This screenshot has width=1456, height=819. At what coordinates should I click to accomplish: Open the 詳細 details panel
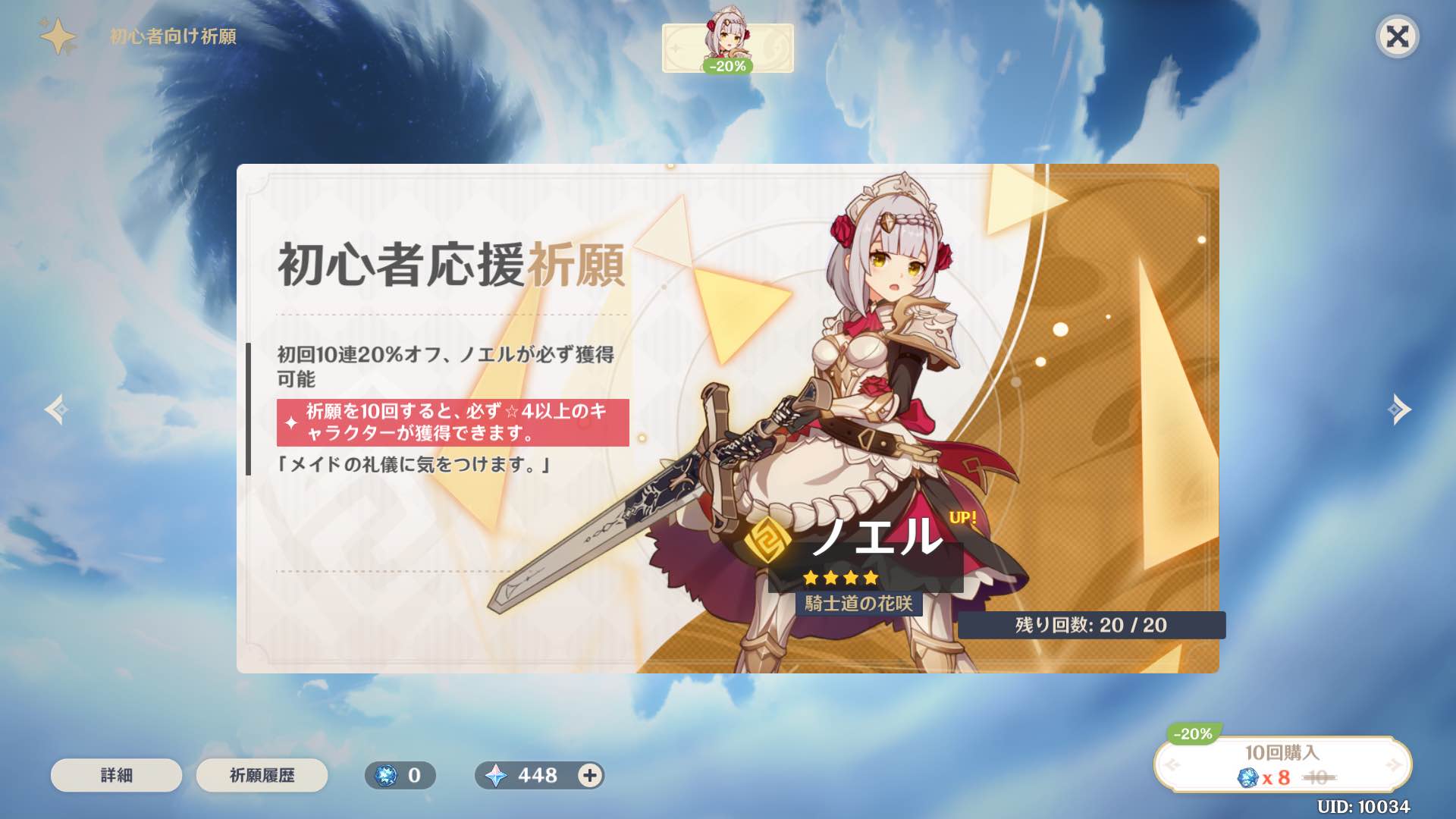click(115, 775)
